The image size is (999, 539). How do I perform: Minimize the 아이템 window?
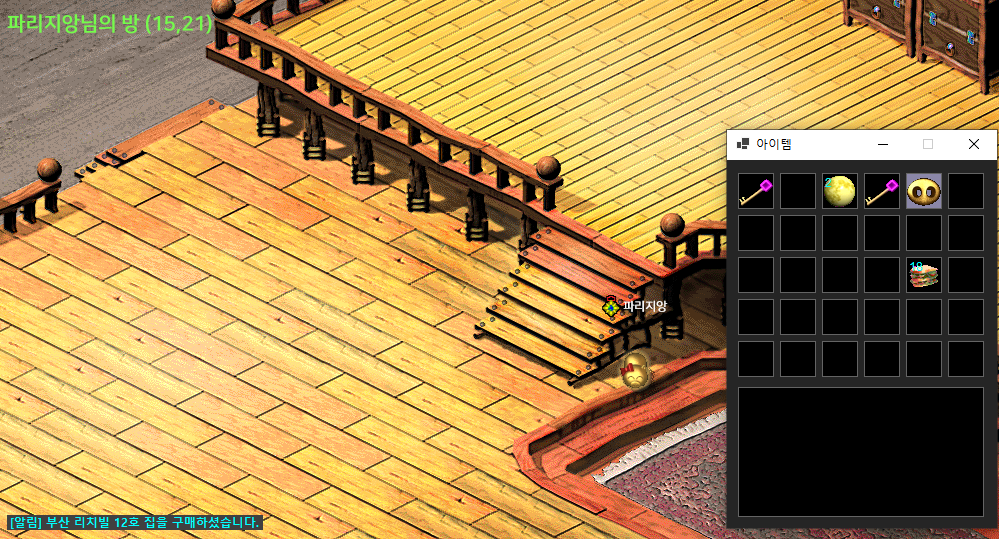883,145
